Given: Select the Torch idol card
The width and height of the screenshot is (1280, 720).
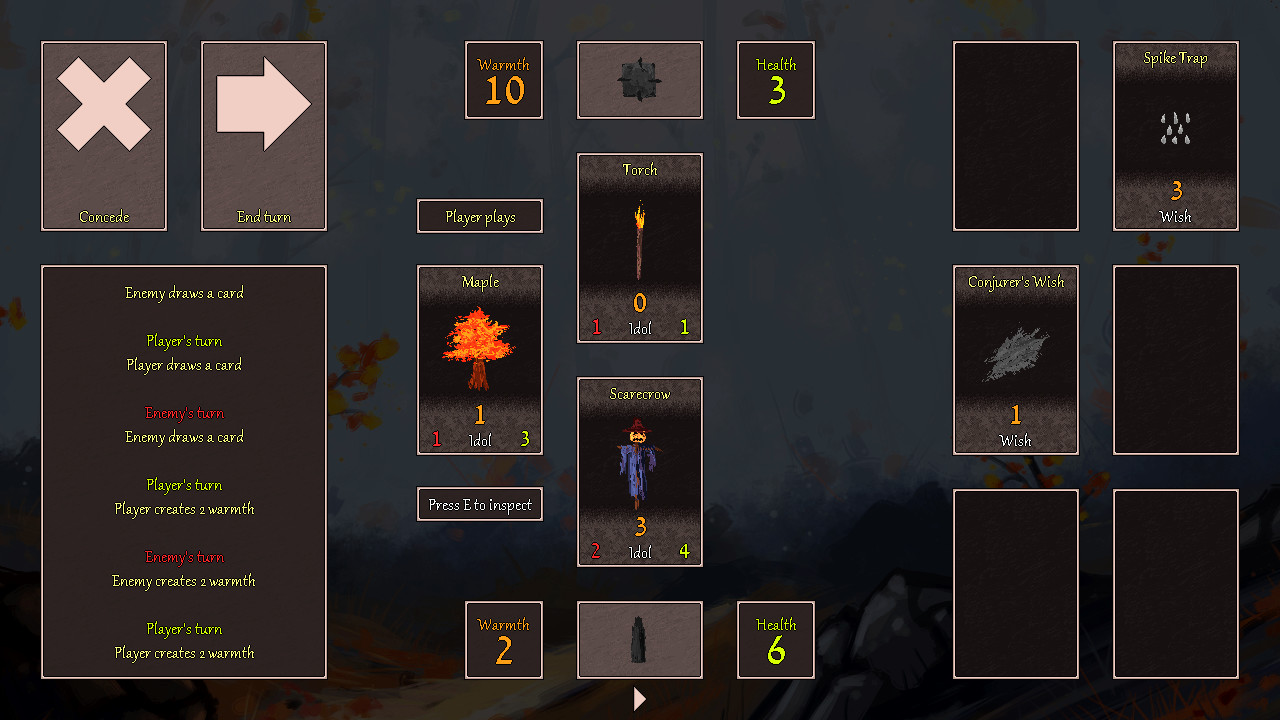Looking at the screenshot, I should 639,247.
